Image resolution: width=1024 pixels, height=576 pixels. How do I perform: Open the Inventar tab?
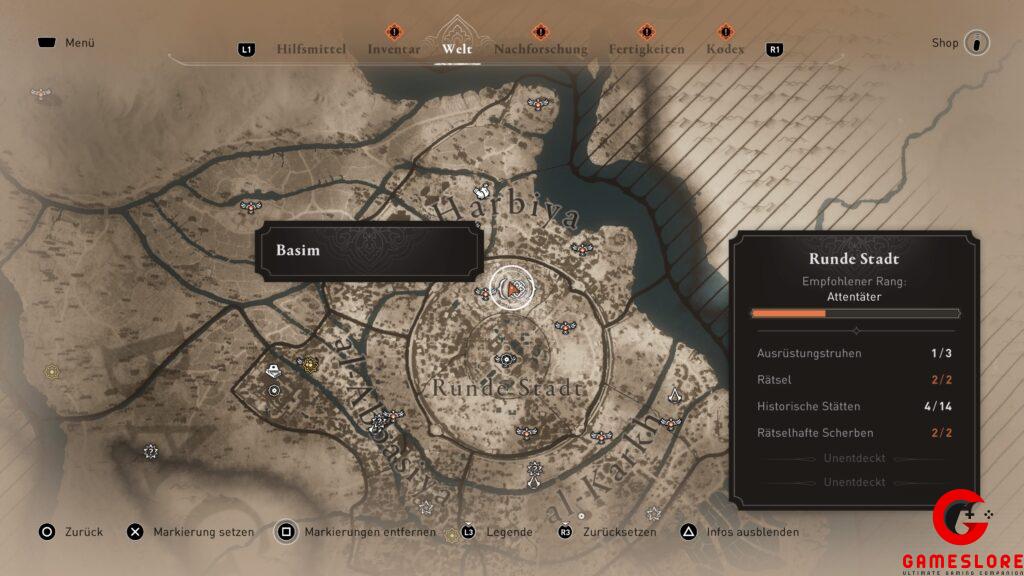tap(394, 49)
